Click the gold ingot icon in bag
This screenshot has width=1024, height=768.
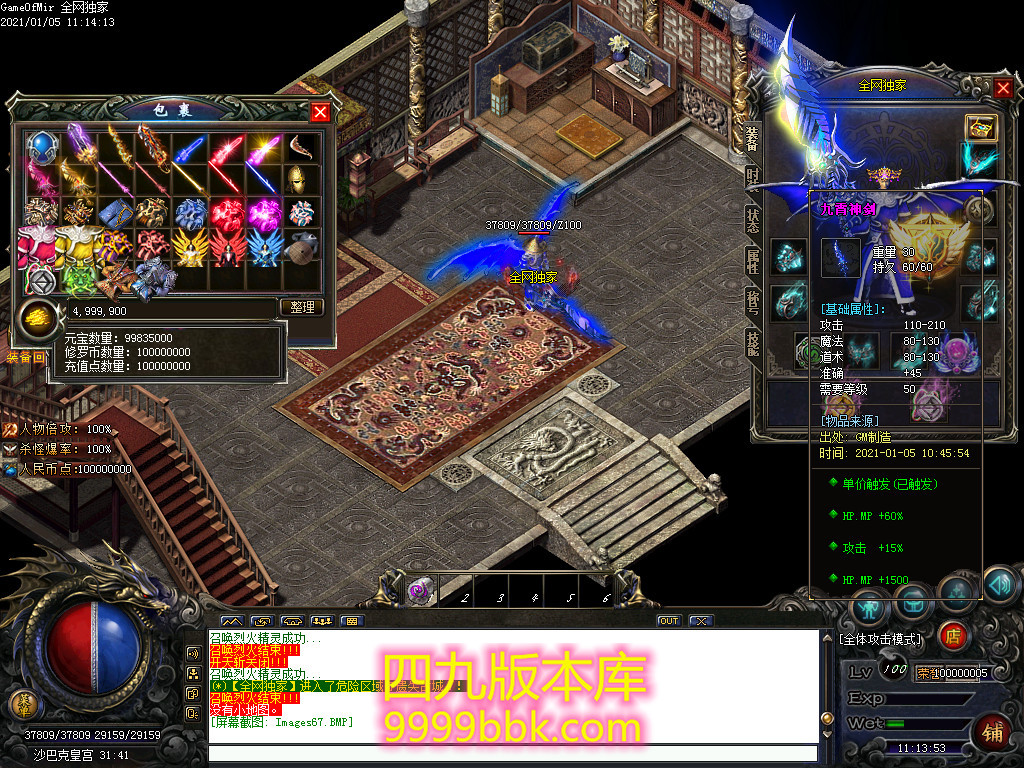pyautogui.click(x=37, y=317)
